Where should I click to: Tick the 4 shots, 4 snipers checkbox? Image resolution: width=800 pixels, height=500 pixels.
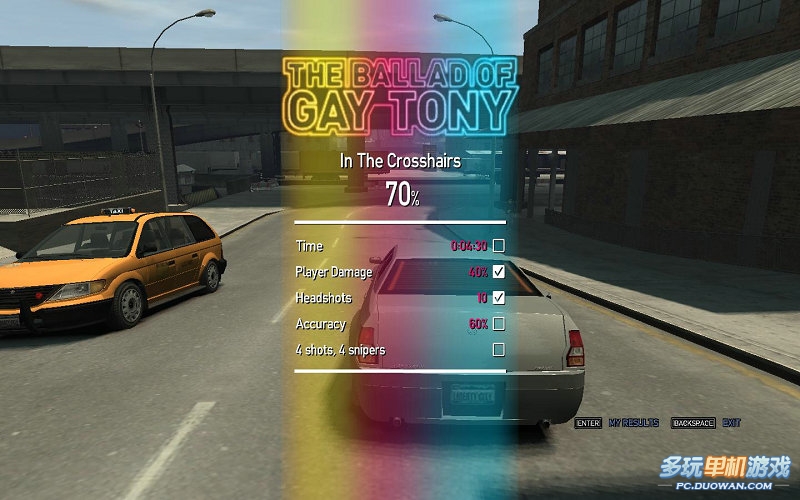pyautogui.click(x=498, y=350)
